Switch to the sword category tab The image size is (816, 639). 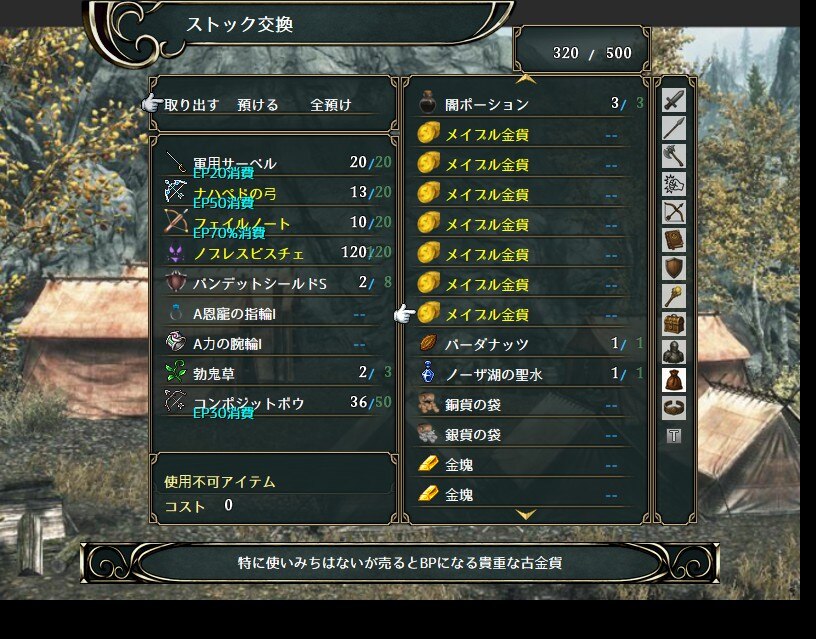pos(674,100)
